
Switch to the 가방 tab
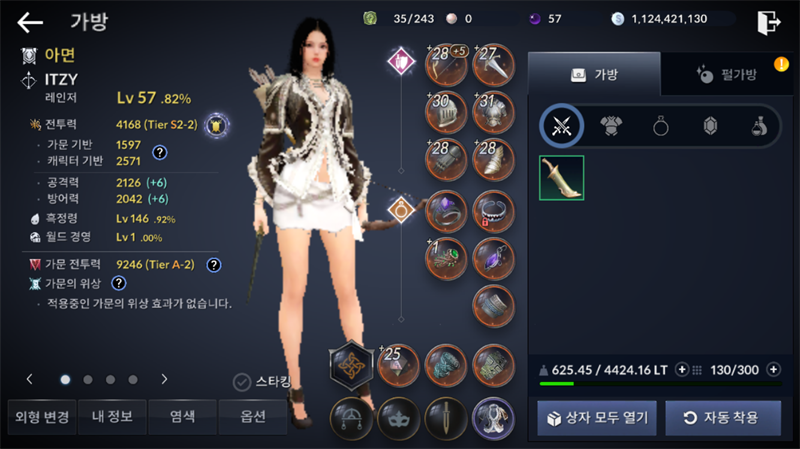tap(593, 74)
